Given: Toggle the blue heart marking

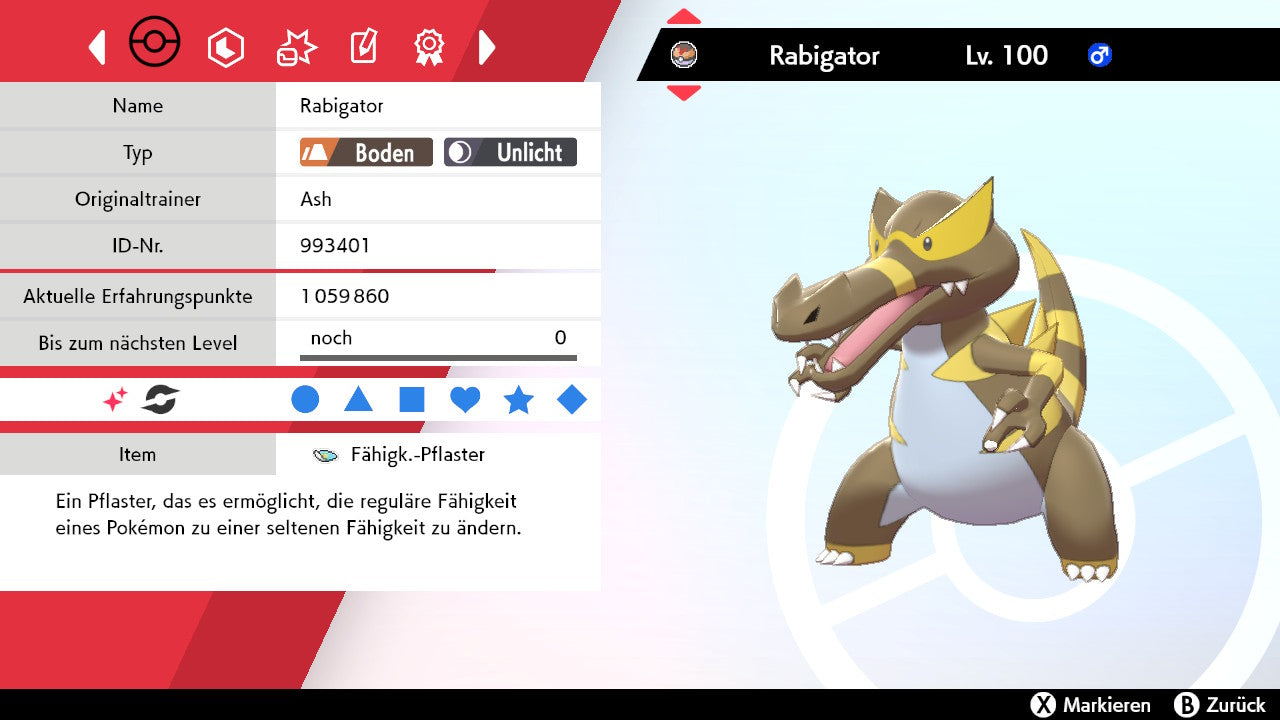Looking at the screenshot, I should tap(465, 400).
